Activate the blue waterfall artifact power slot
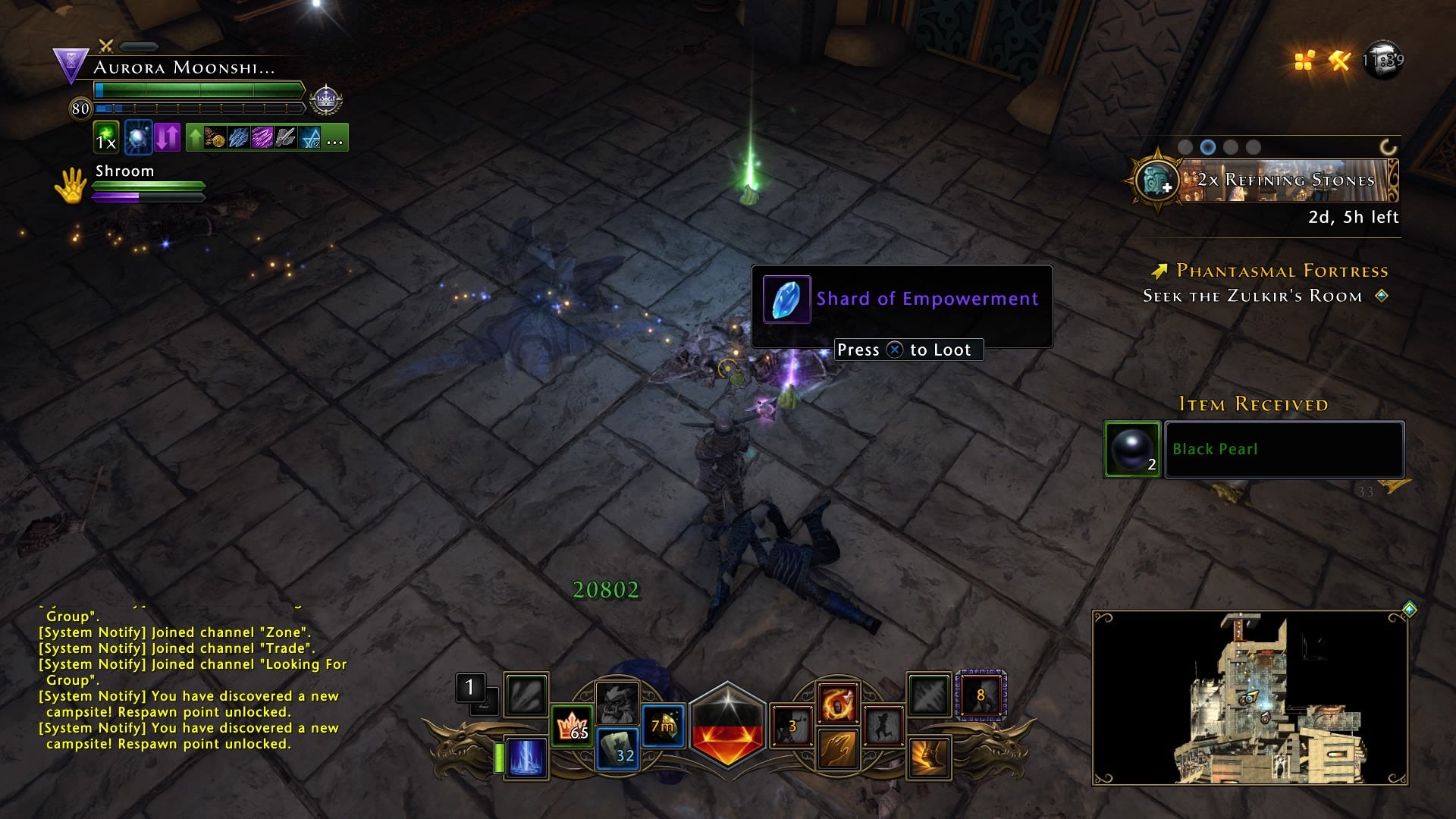The height and width of the screenshot is (819, 1456). pyautogui.click(x=529, y=756)
